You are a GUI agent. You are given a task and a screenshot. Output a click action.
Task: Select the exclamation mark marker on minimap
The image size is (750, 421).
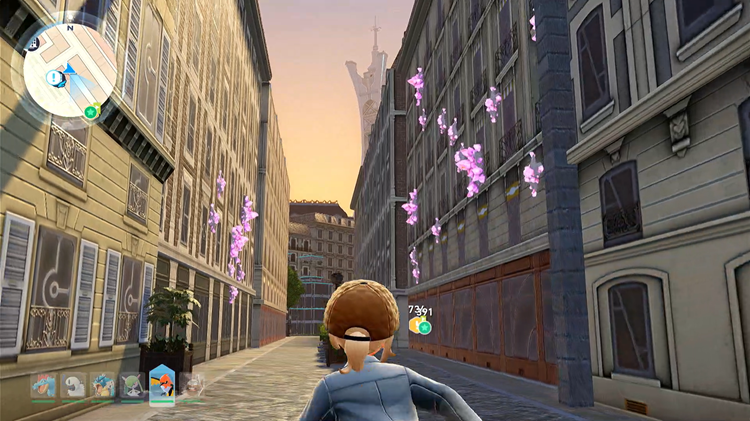click(x=54, y=78)
